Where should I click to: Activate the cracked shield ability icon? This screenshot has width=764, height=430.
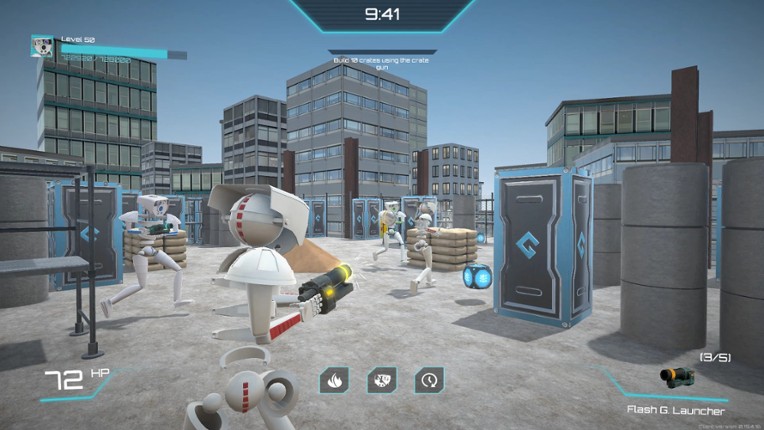pos(382,380)
